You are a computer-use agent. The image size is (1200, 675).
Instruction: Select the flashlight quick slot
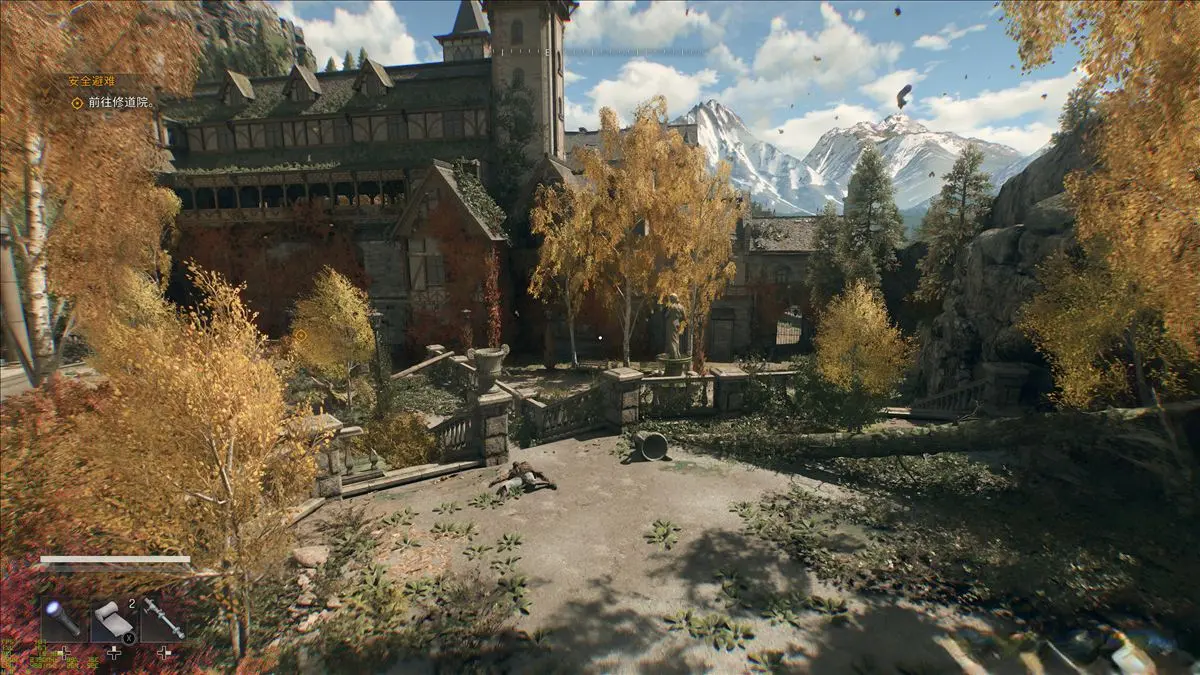62,619
